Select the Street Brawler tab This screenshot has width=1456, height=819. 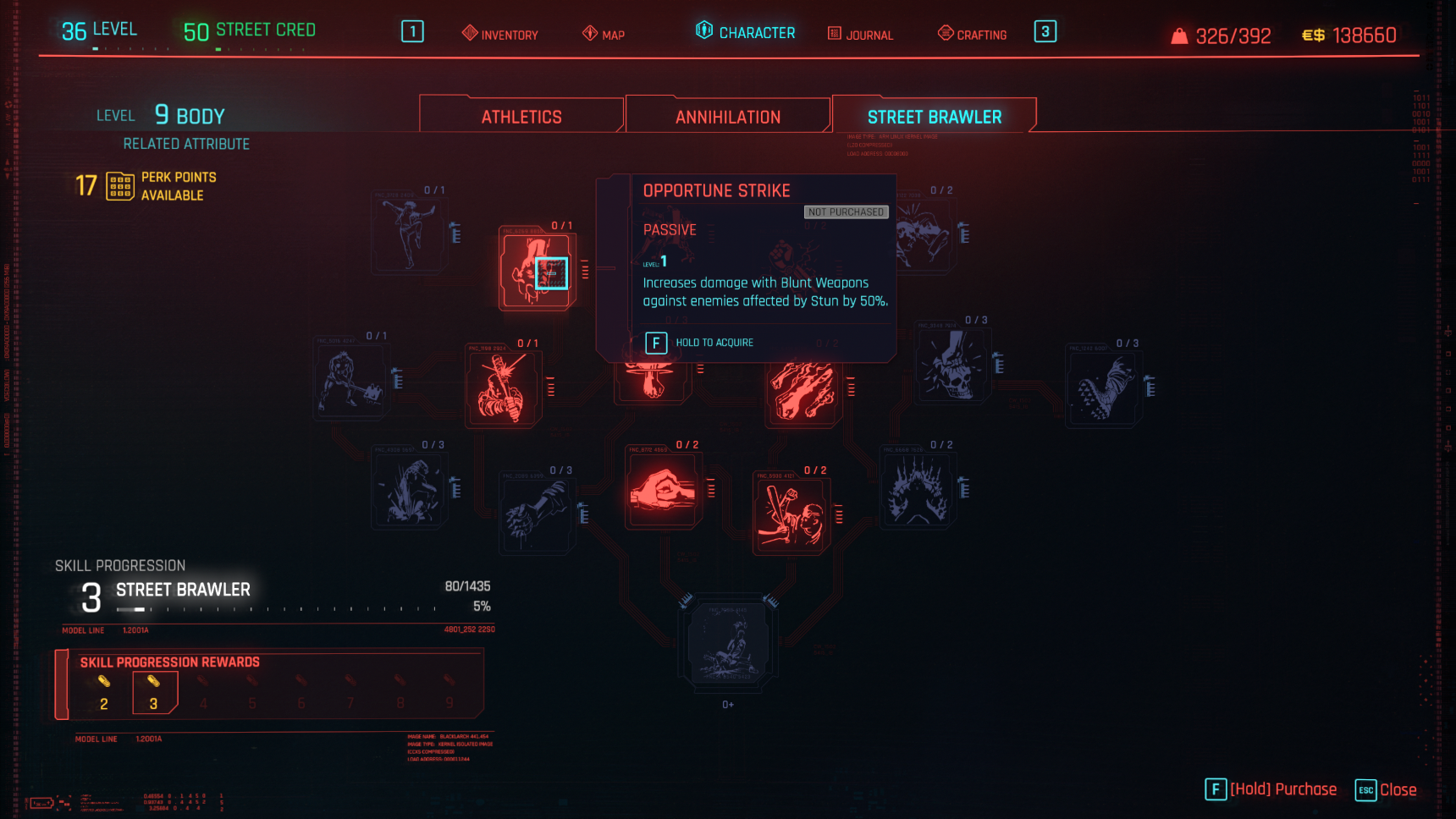934,117
